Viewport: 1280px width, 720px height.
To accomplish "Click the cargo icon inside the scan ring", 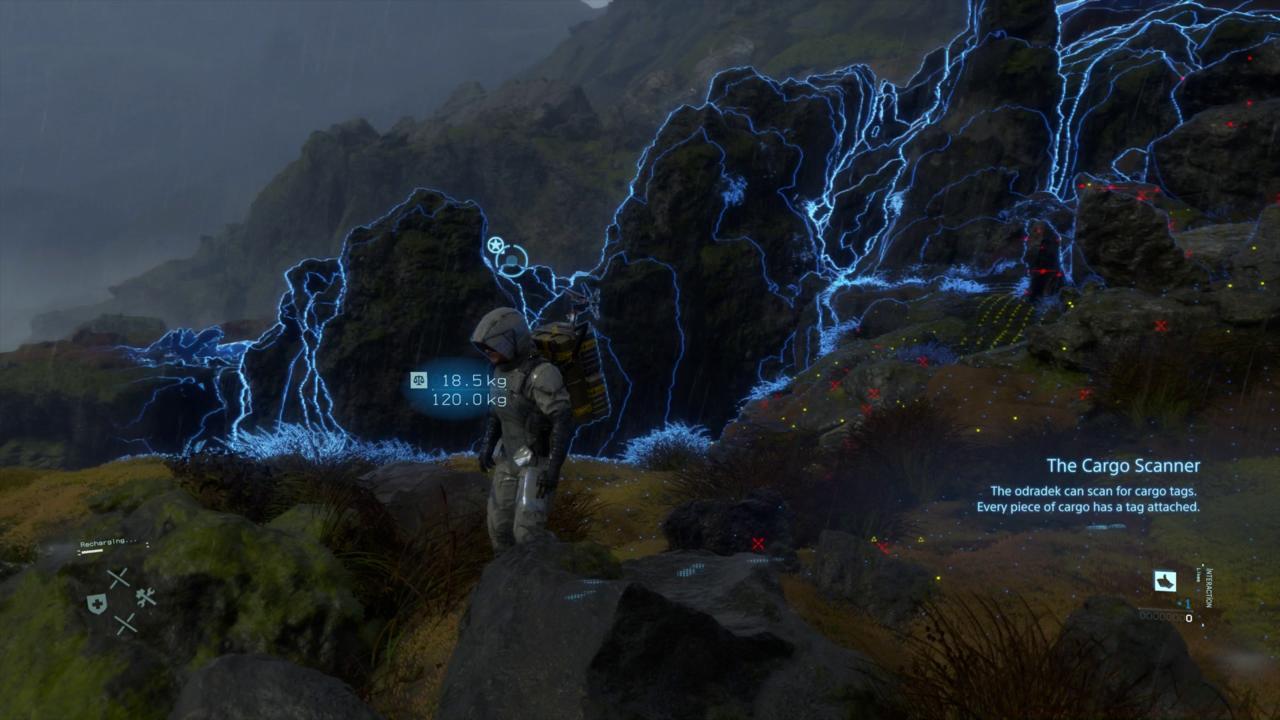I will pos(511,259).
